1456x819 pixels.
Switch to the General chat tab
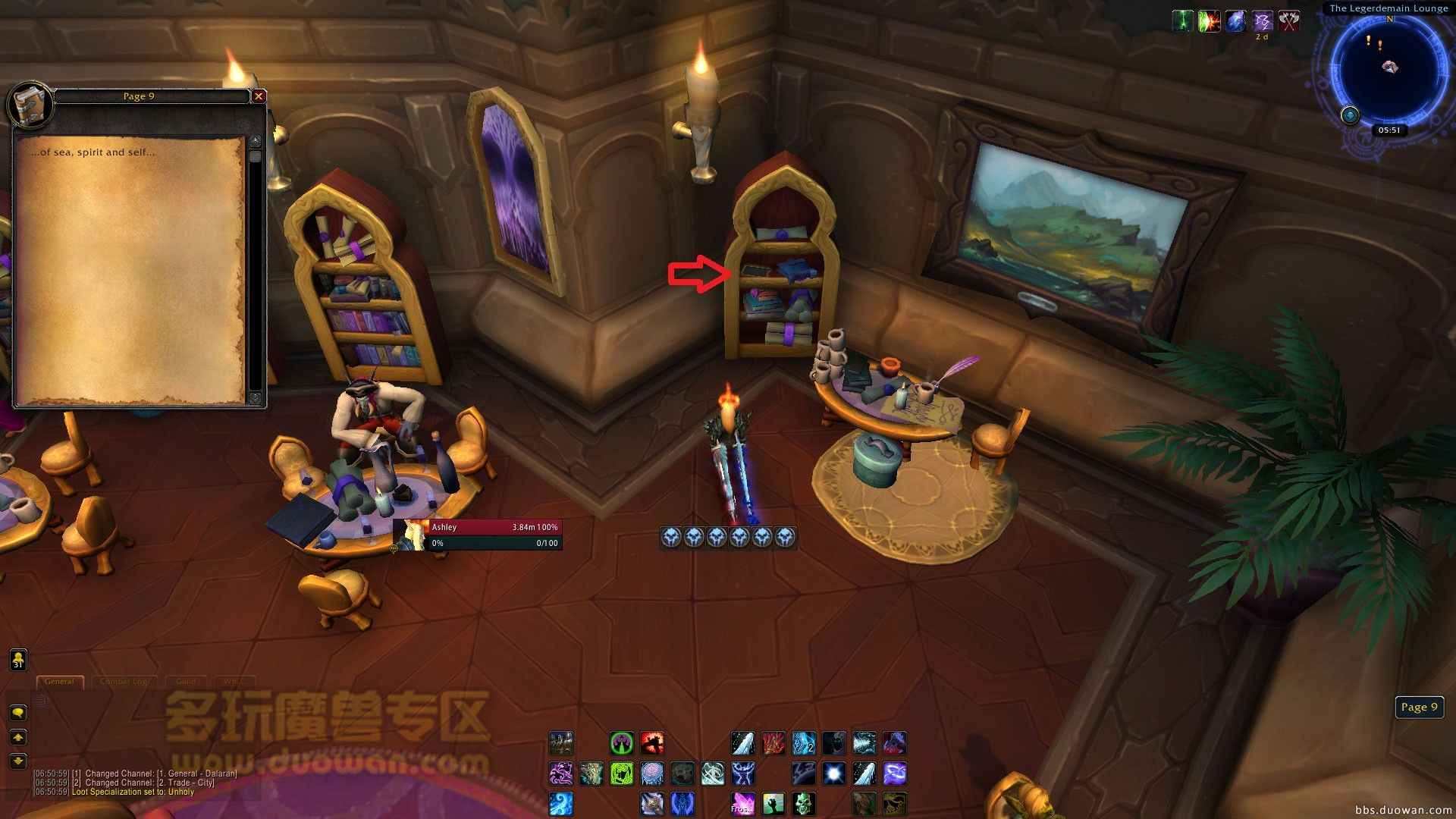tap(59, 681)
